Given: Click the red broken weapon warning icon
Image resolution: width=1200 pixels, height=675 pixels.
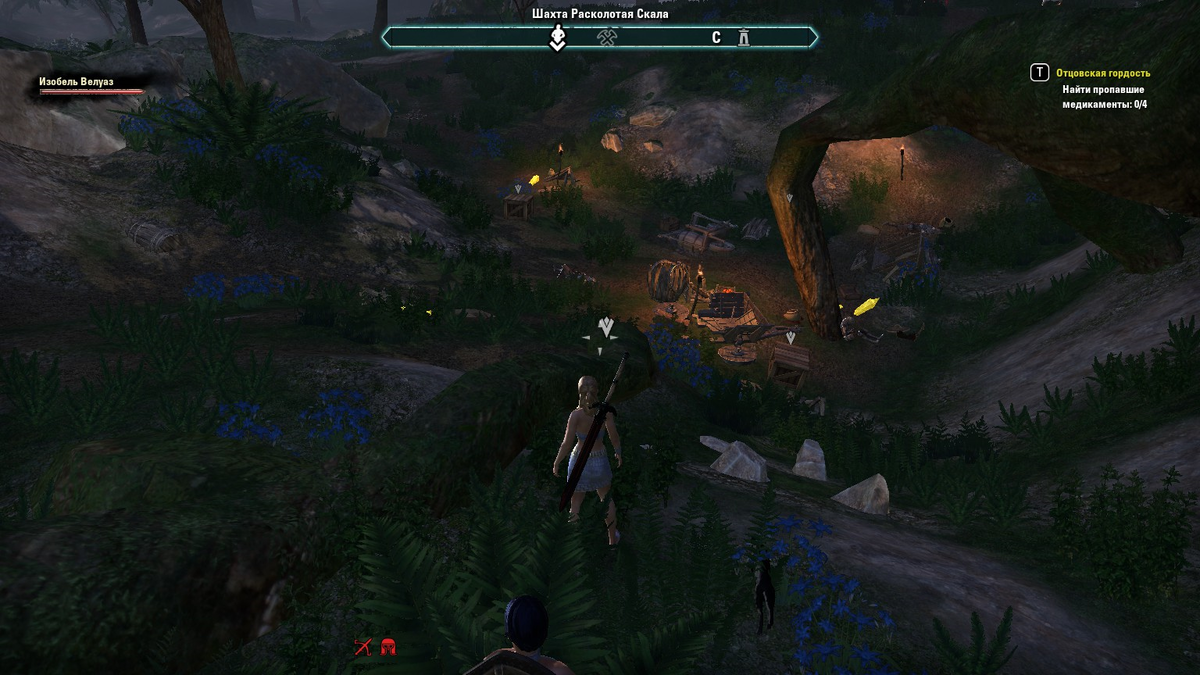Looking at the screenshot, I should [x=363, y=647].
